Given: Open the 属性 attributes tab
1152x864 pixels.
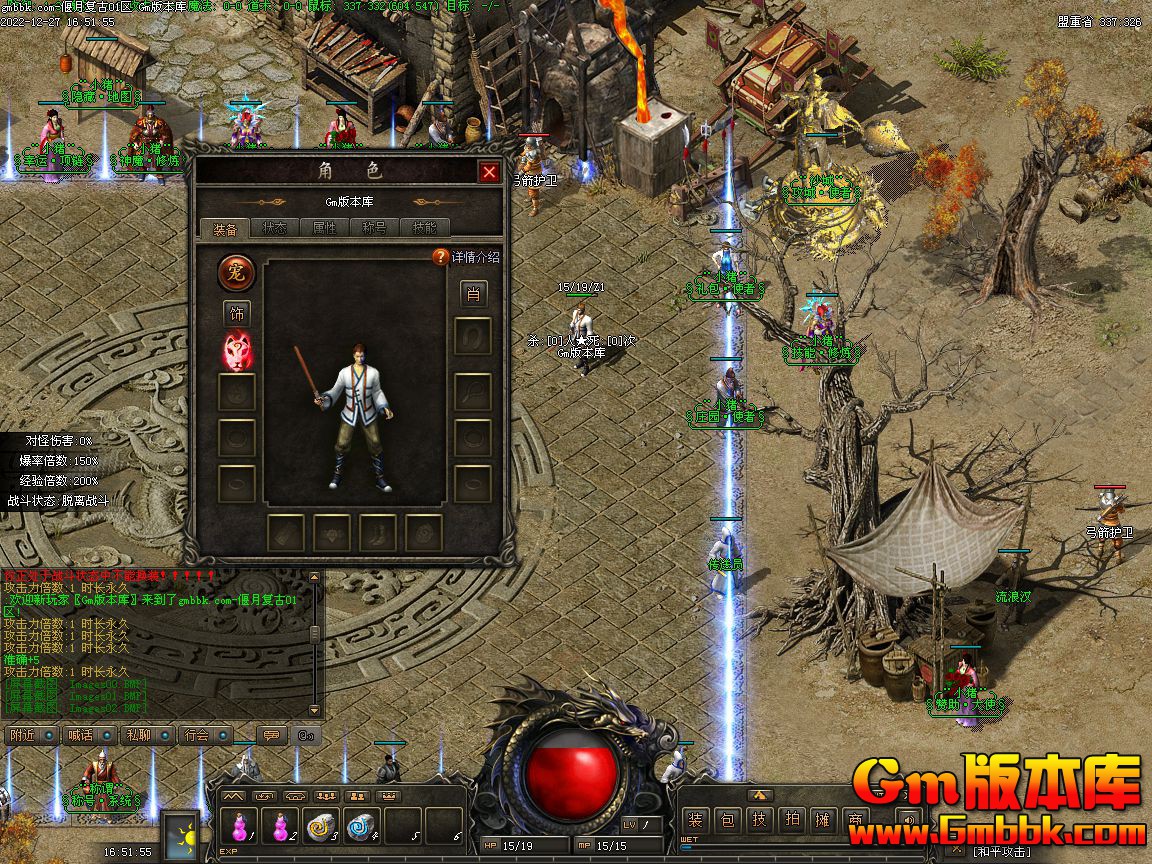Looking at the screenshot, I should coord(325,228).
